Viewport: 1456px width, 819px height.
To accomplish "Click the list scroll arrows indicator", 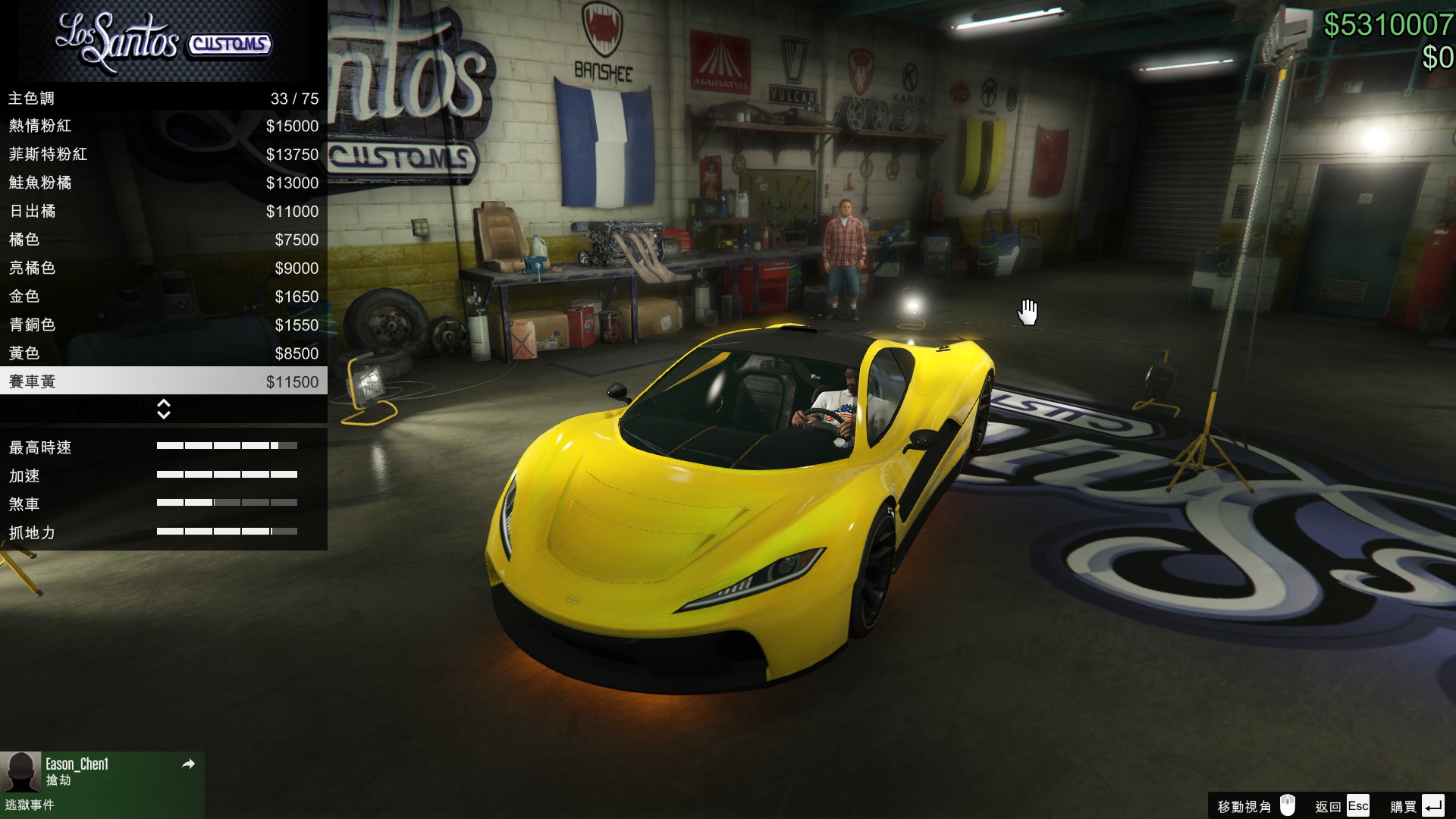I will click(163, 409).
